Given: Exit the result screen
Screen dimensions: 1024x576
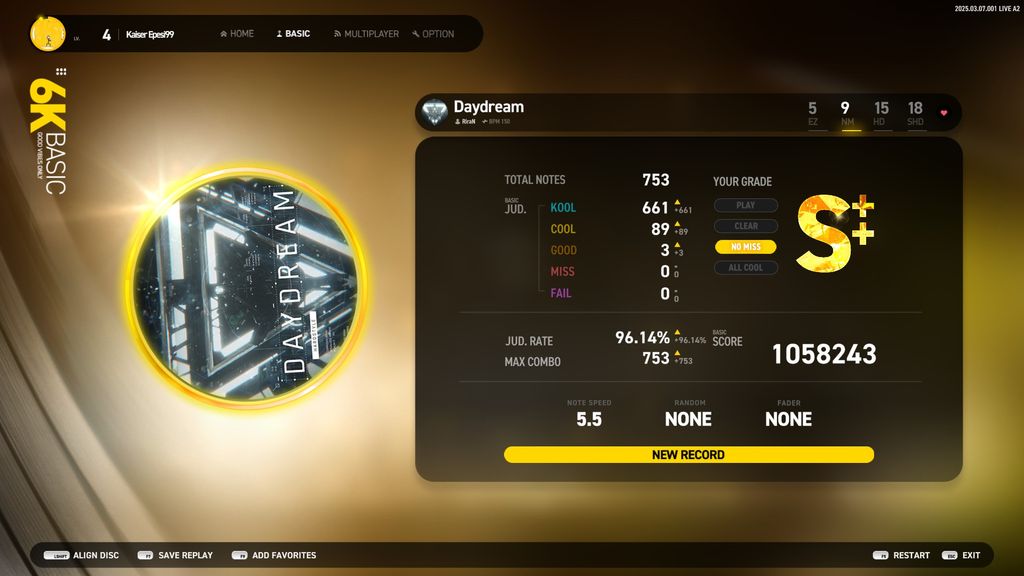Looking at the screenshot, I should (962, 555).
